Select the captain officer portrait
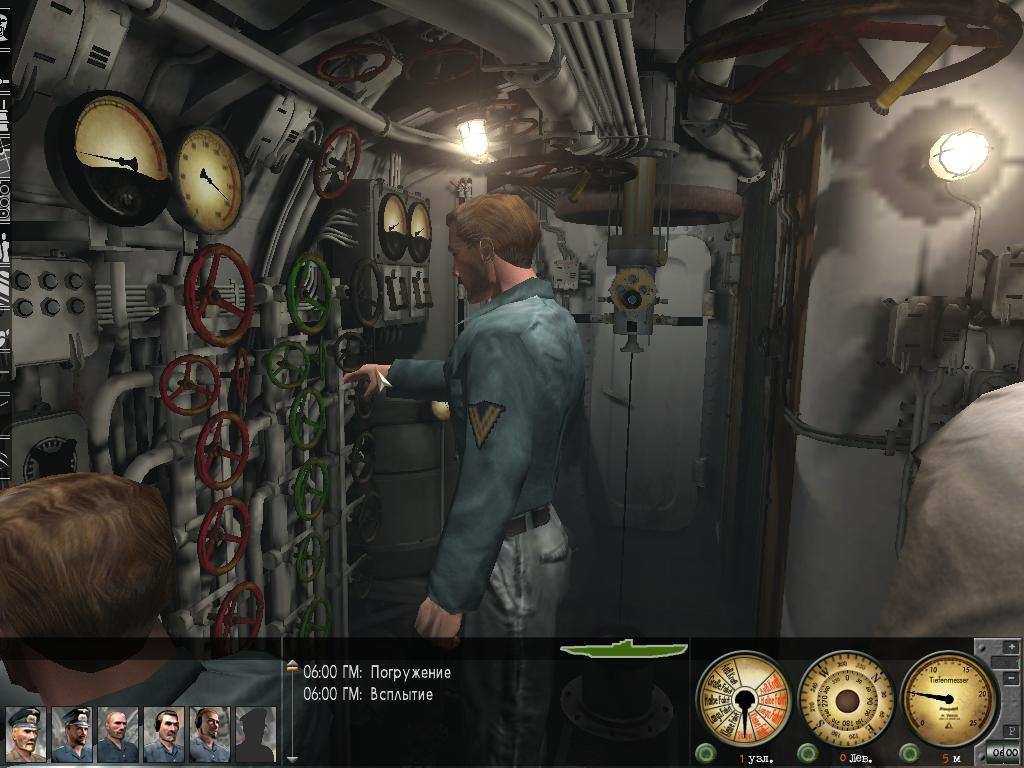Screen dimensions: 1024x768 [x=25, y=735]
